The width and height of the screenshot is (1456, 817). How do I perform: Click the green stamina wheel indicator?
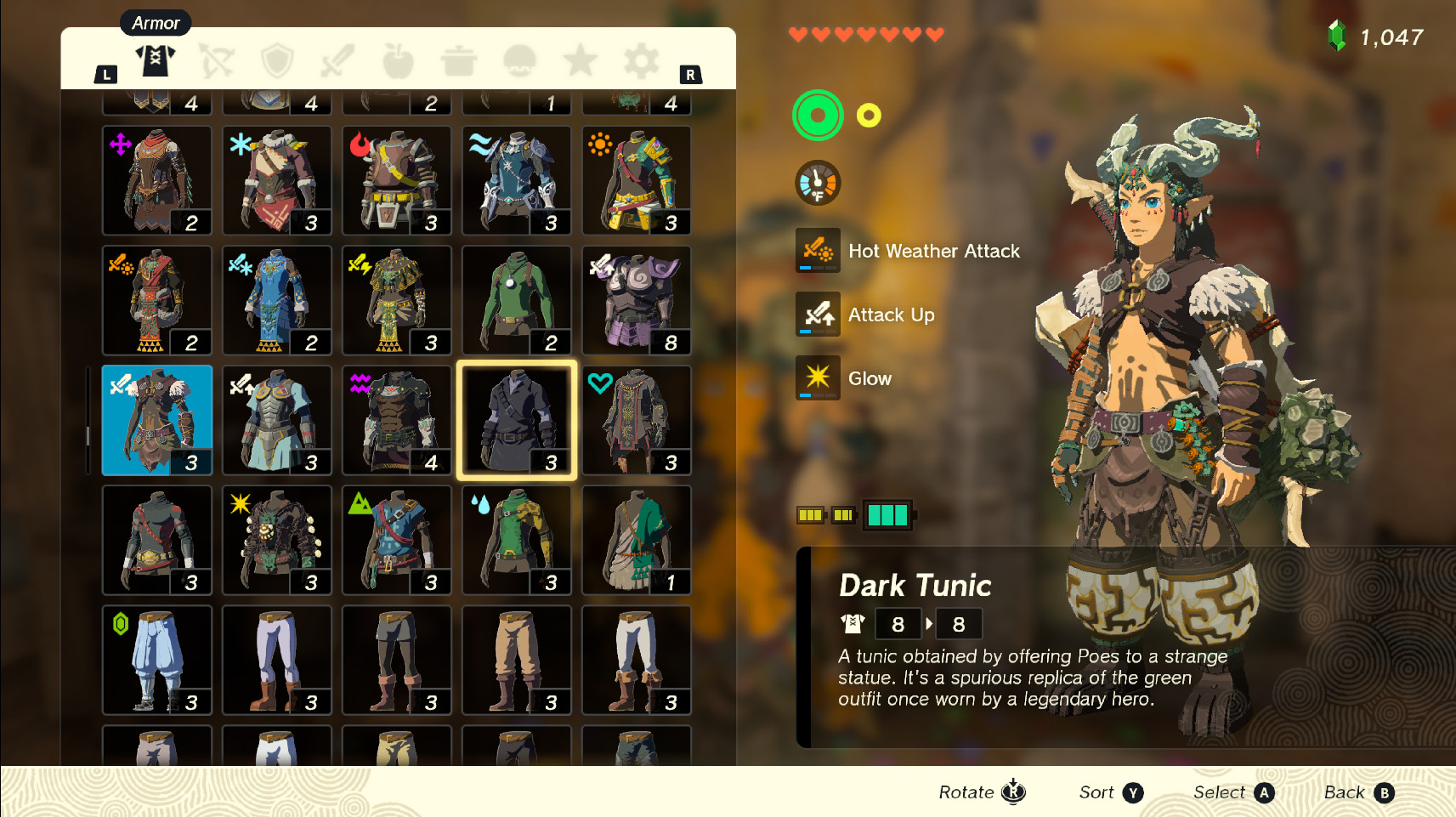point(817,116)
